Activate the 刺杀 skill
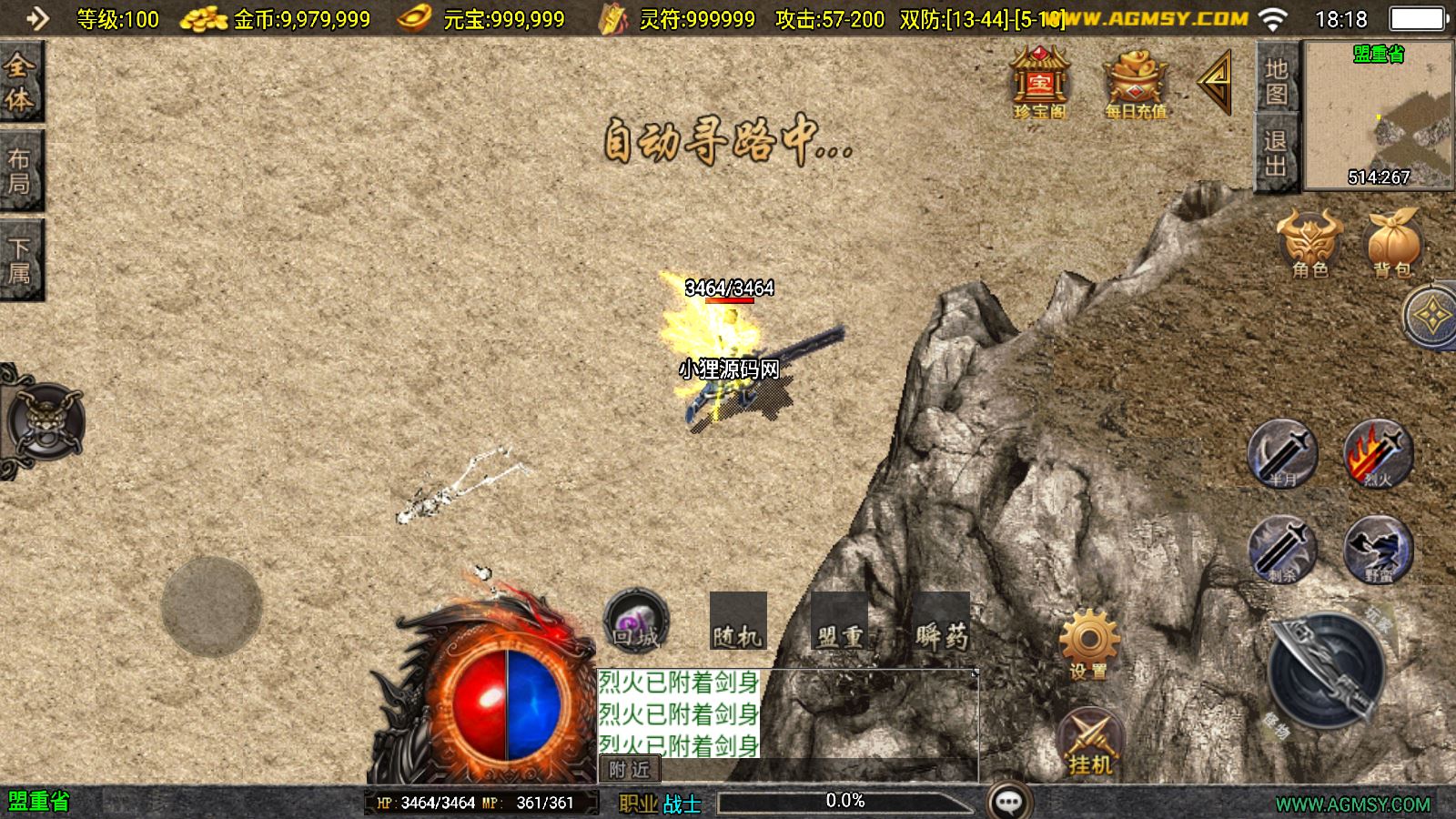 tap(1282, 549)
